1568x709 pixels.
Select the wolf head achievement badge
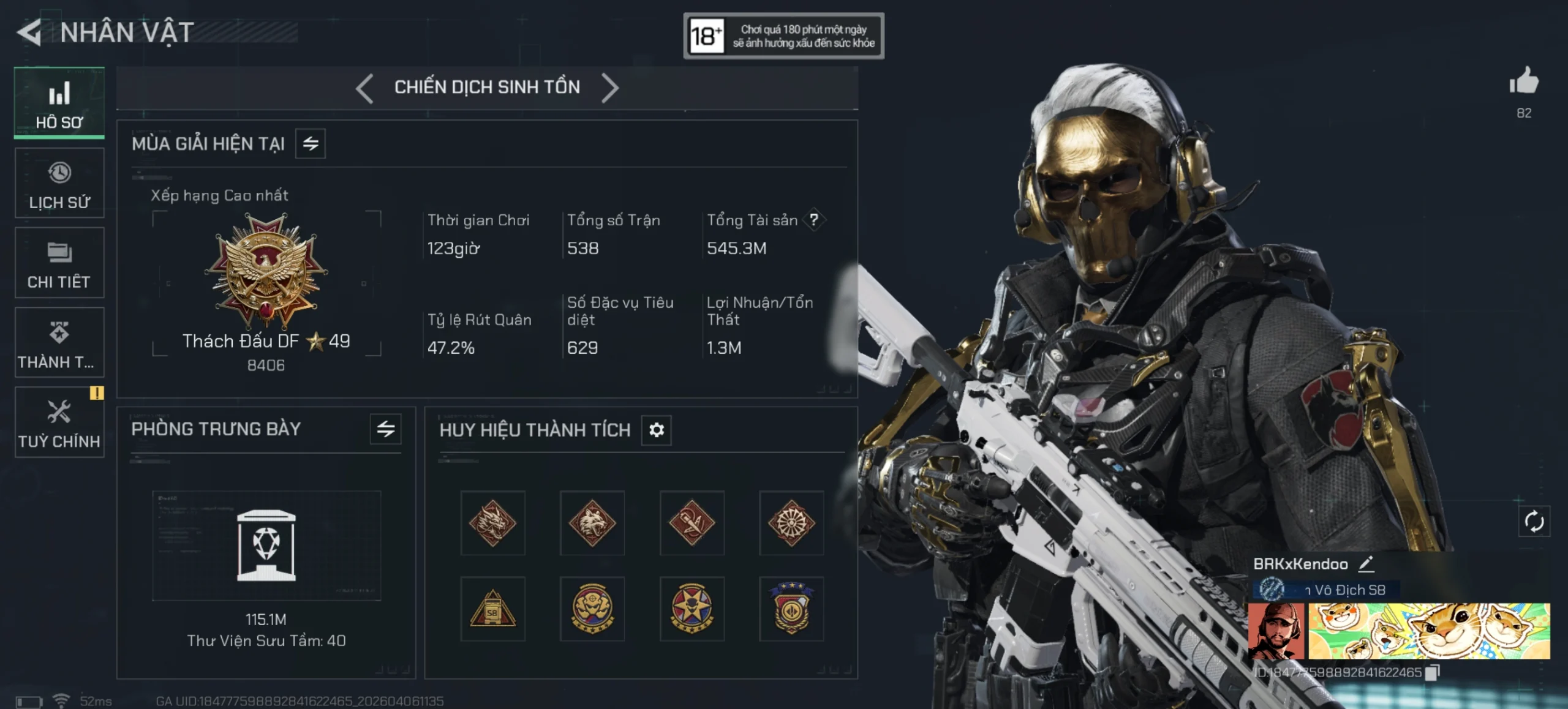[x=592, y=523]
